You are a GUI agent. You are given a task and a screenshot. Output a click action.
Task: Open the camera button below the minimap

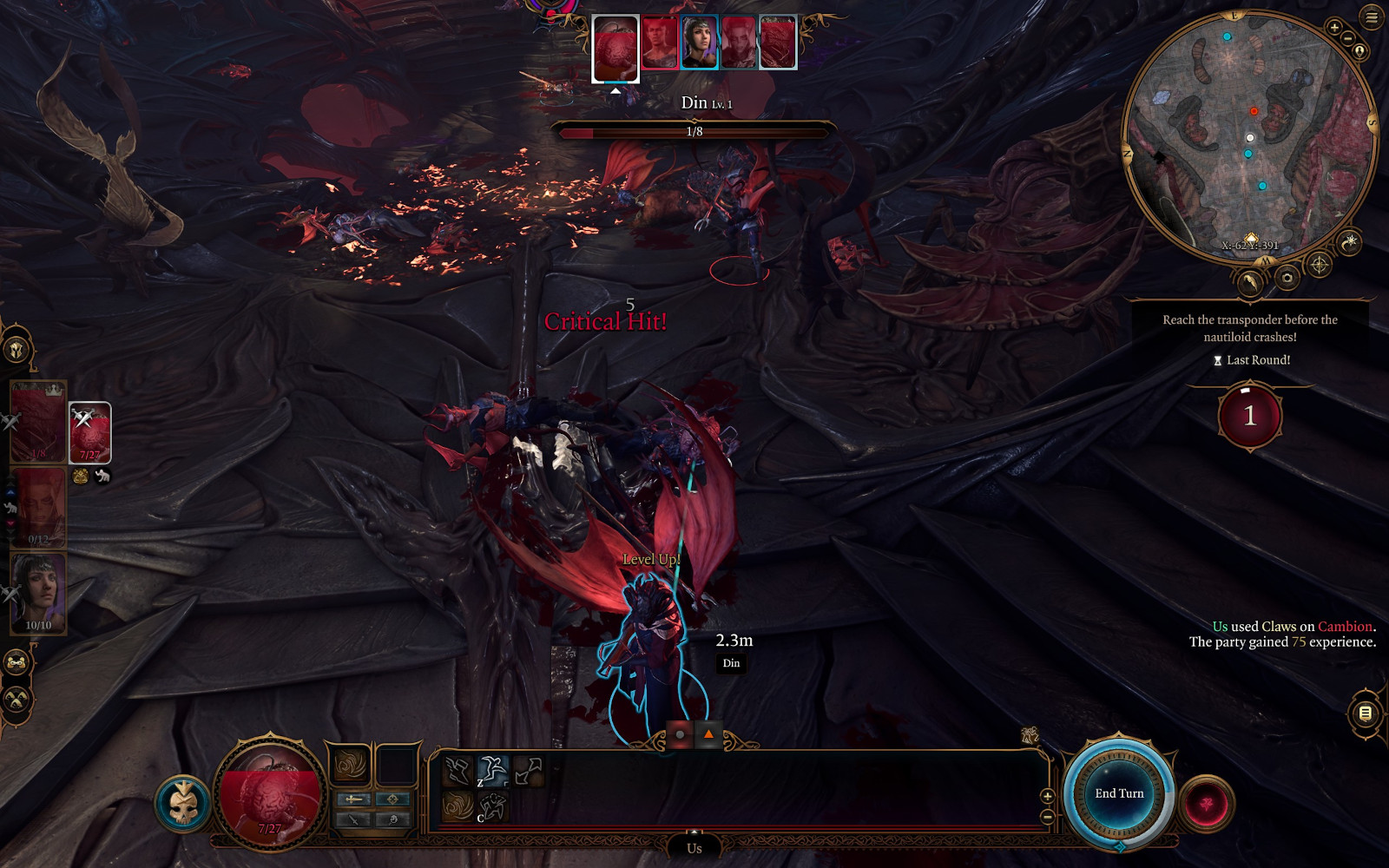tap(1287, 278)
